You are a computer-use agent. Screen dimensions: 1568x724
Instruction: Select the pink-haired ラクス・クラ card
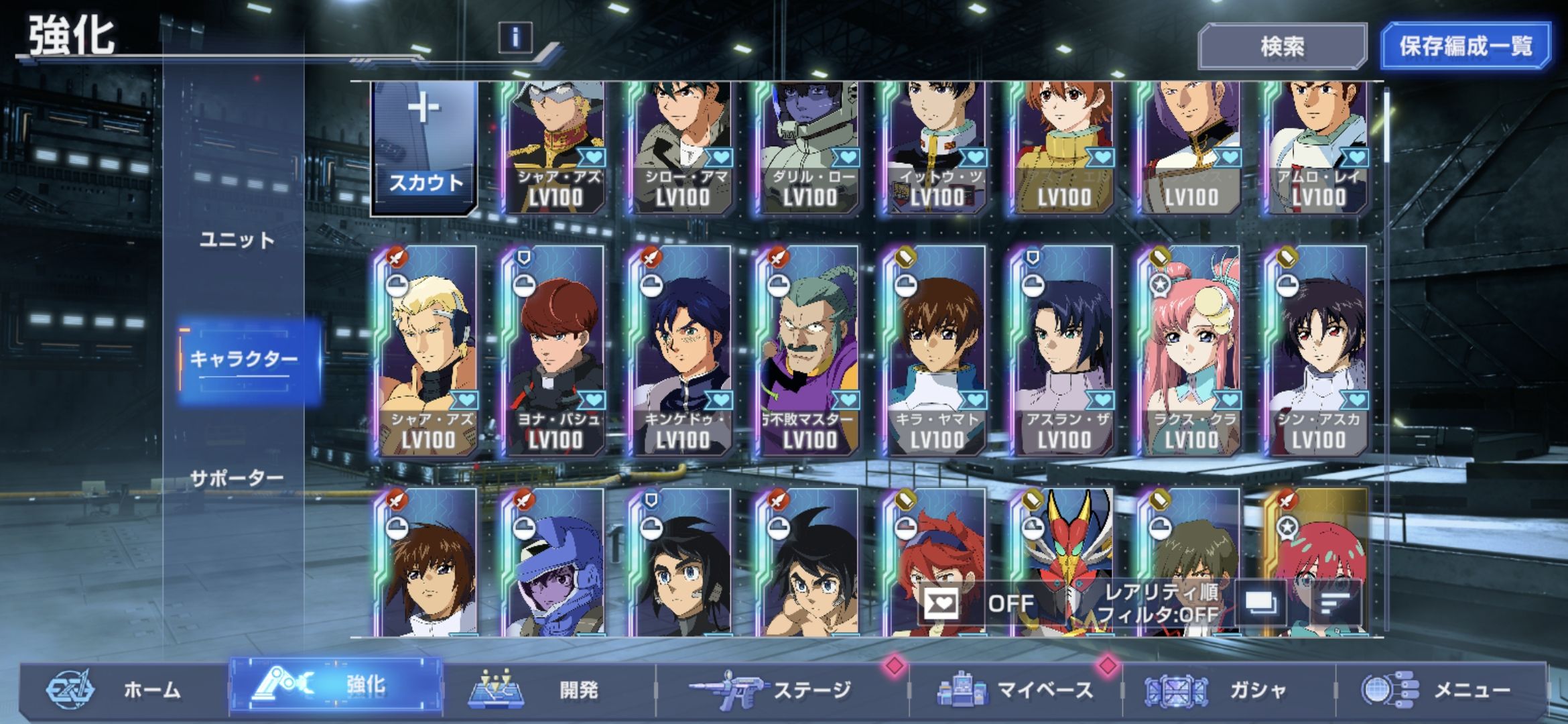pyautogui.click(x=1191, y=352)
